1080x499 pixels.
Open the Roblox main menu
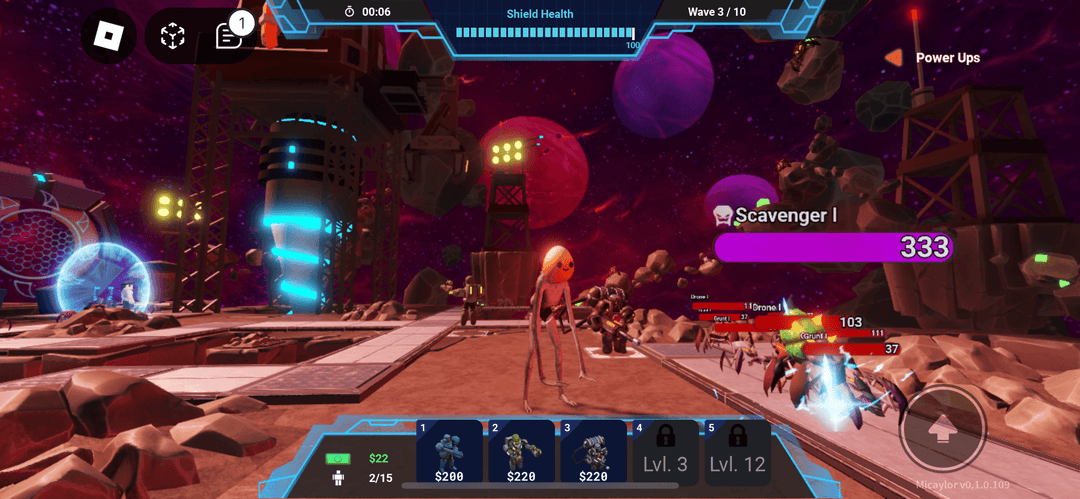click(108, 37)
